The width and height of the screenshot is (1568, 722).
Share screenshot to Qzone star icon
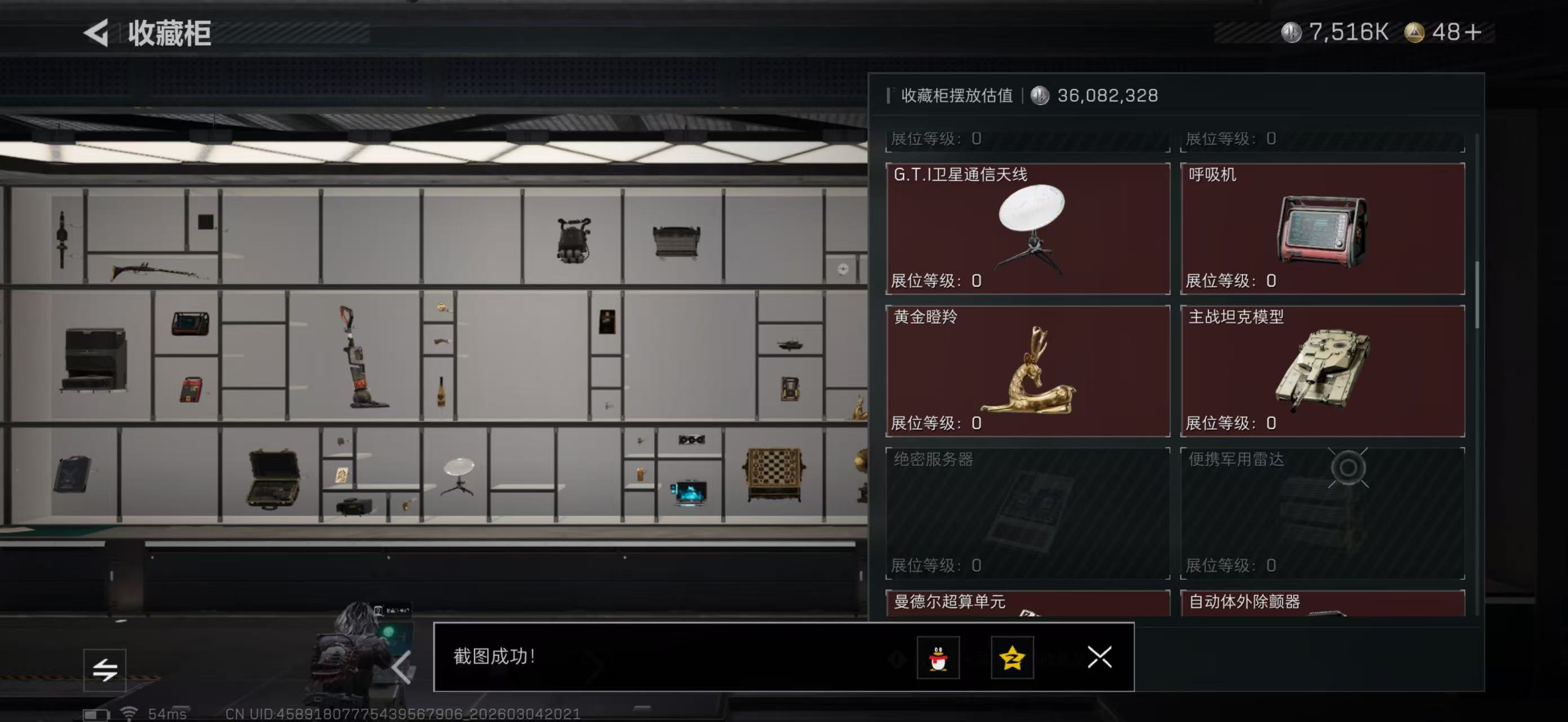1014,658
